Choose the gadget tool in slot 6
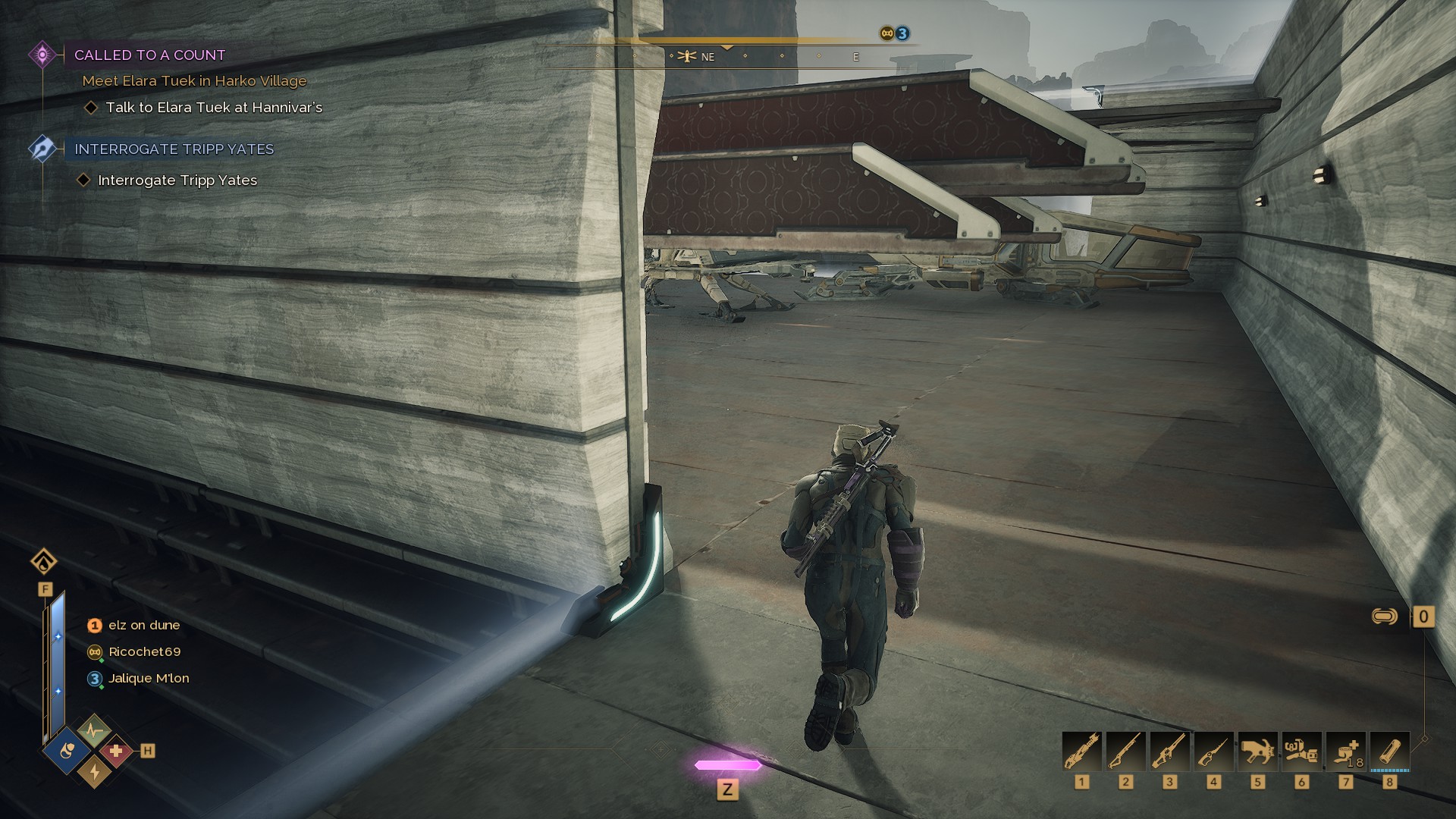 pos(1301,752)
